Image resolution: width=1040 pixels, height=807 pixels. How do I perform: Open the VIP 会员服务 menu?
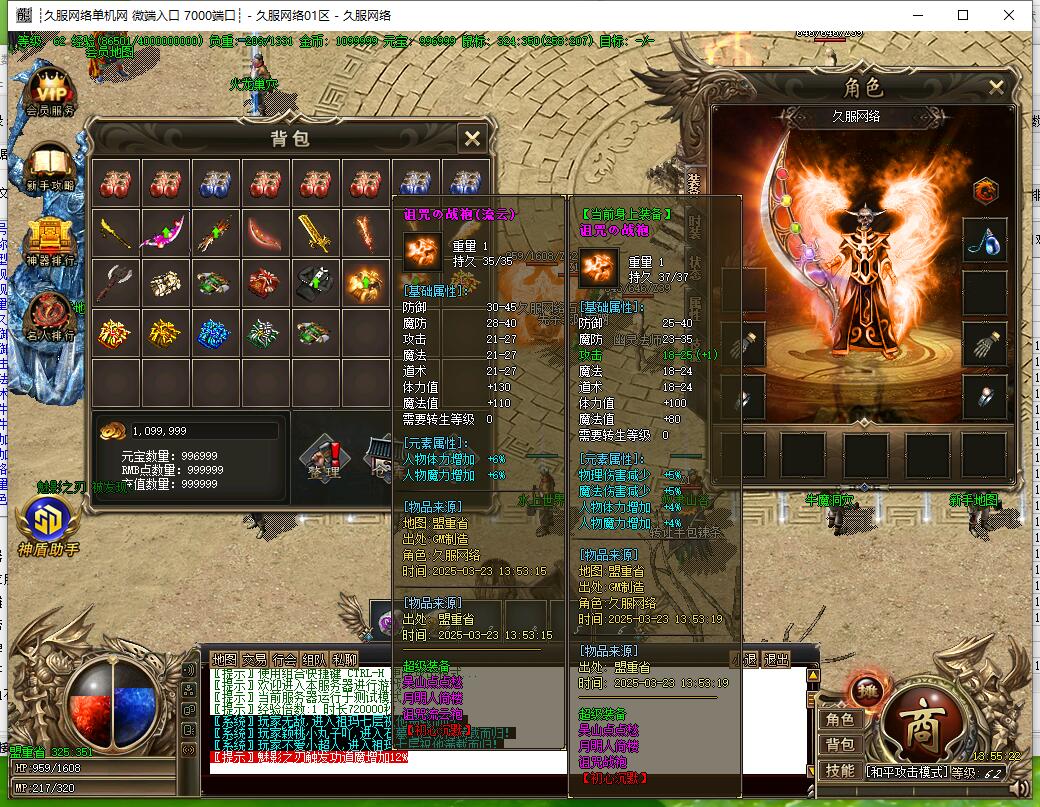pyautogui.click(x=50, y=92)
